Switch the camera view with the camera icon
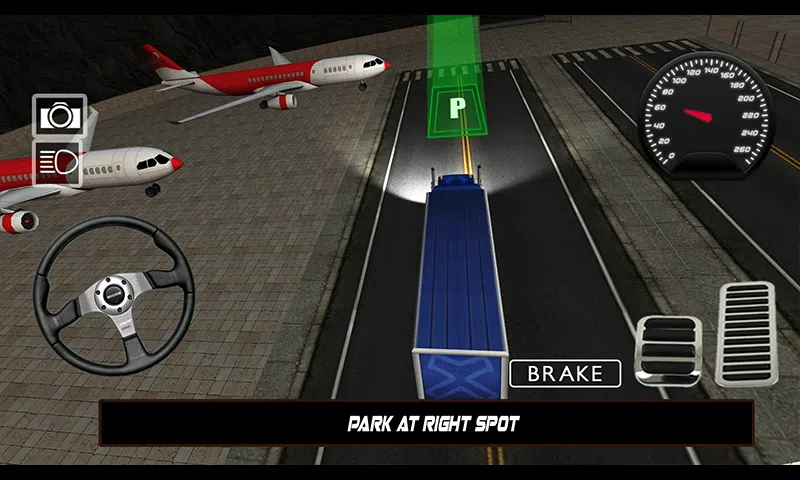This screenshot has width=800, height=480. click(59, 115)
